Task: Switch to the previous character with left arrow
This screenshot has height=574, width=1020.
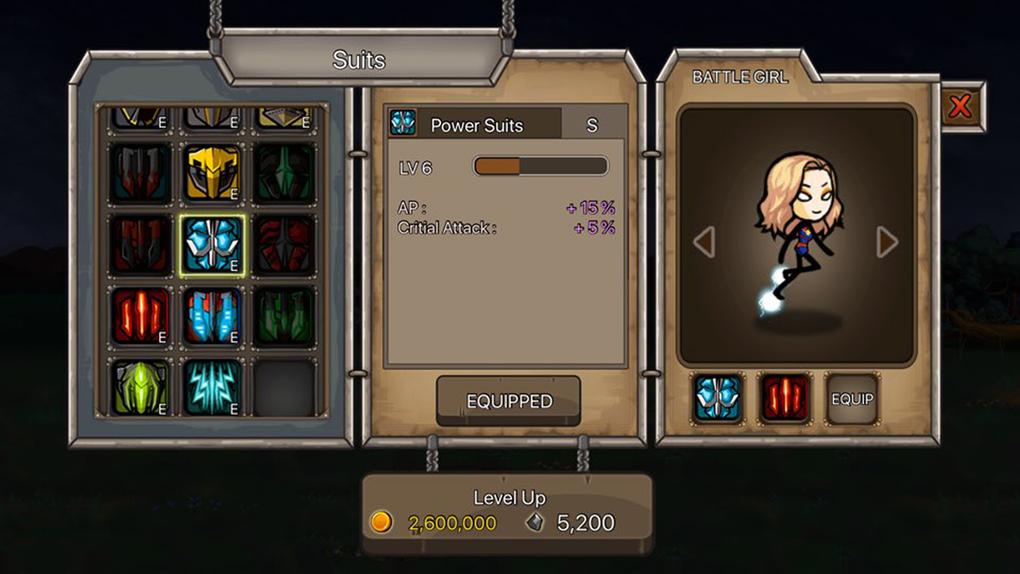Action: 704,242
